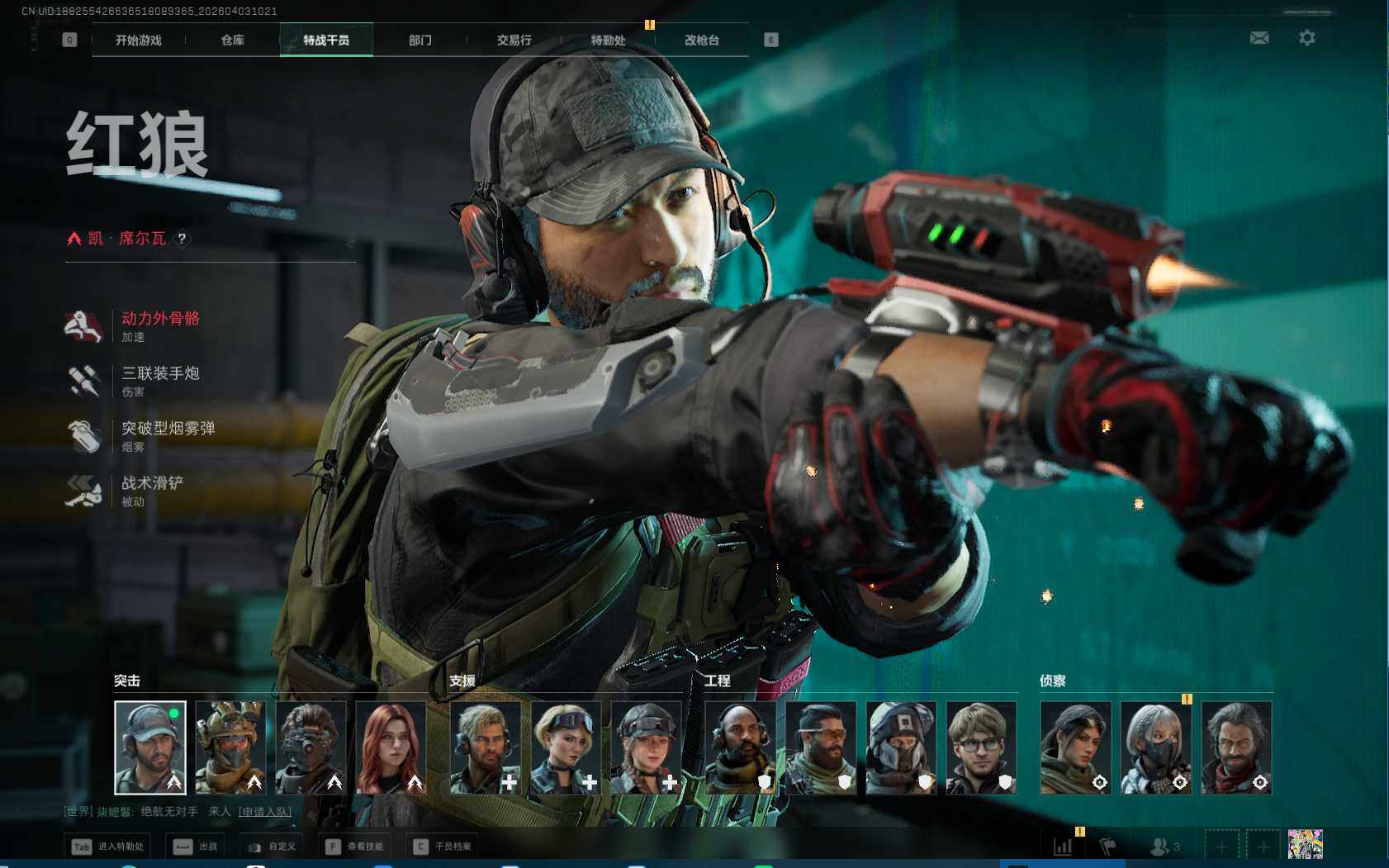View the 三联装手炮 skill
This screenshot has height=868, width=1389.
pyautogui.click(x=160, y=373)
